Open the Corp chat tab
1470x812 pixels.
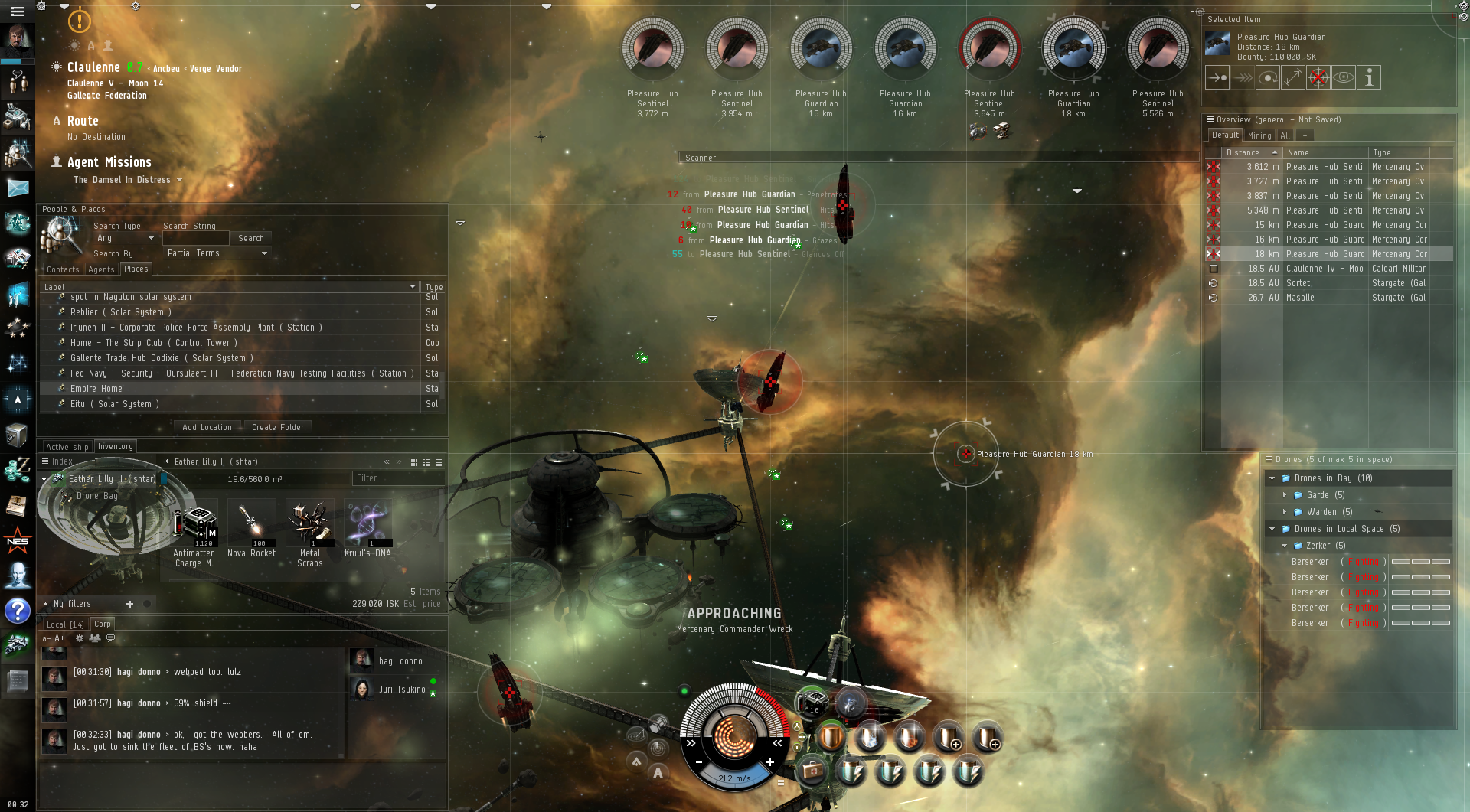[103, 624]
